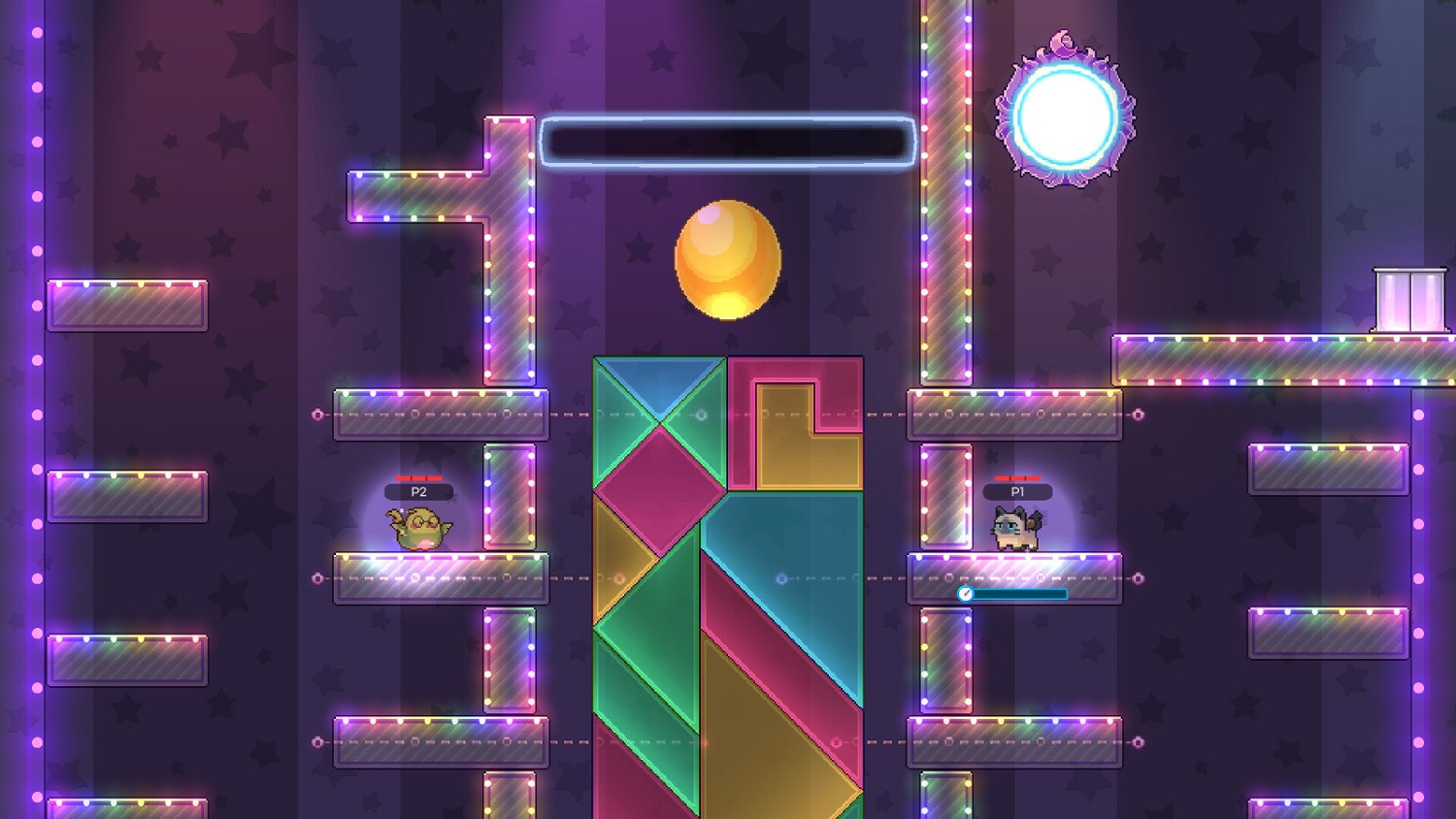This screenshot has width=1456, height=819.
Task: Click the P1 name tag above the cat
Action: [1016, 492]
